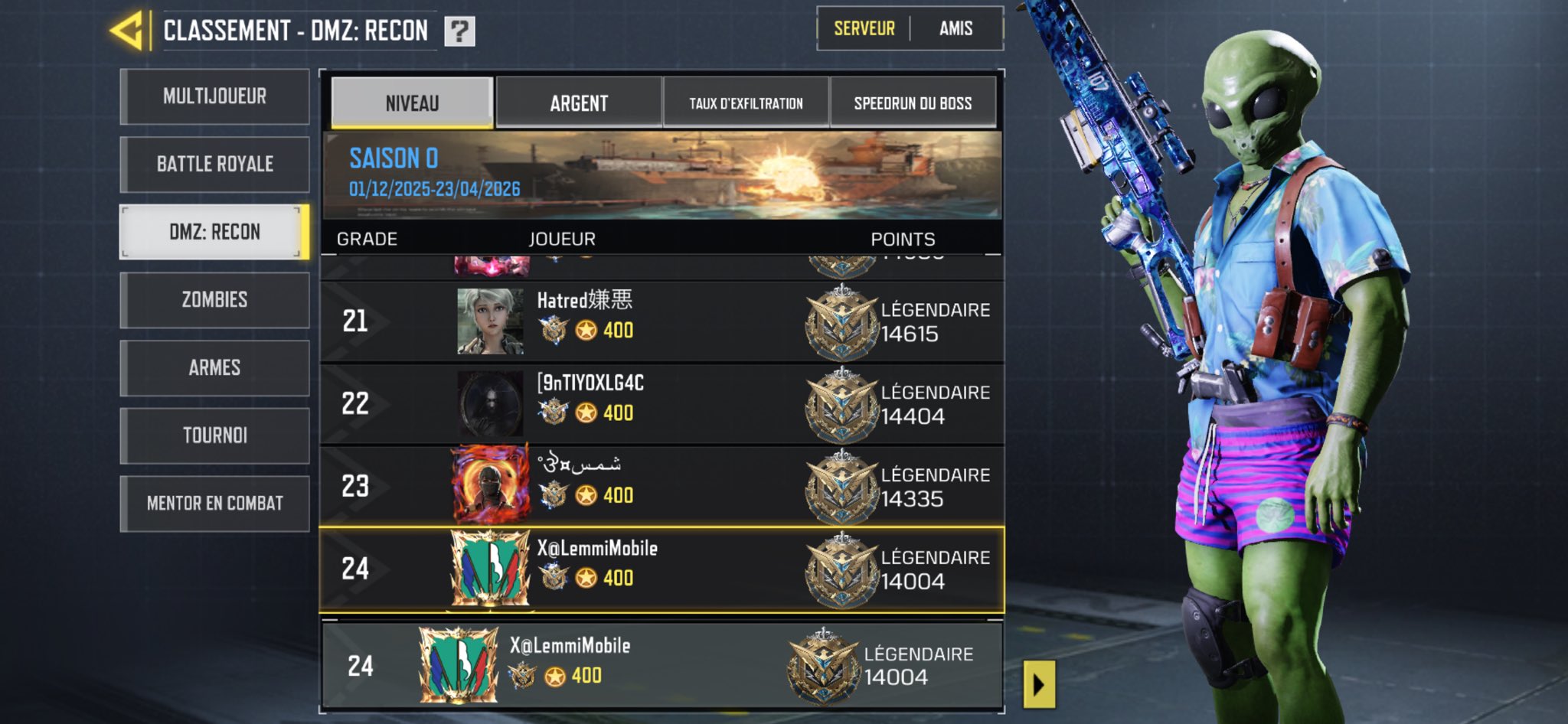1568x724 pixels.
Task: Click the yellow play arrow button
Action: pos(1039,684)
